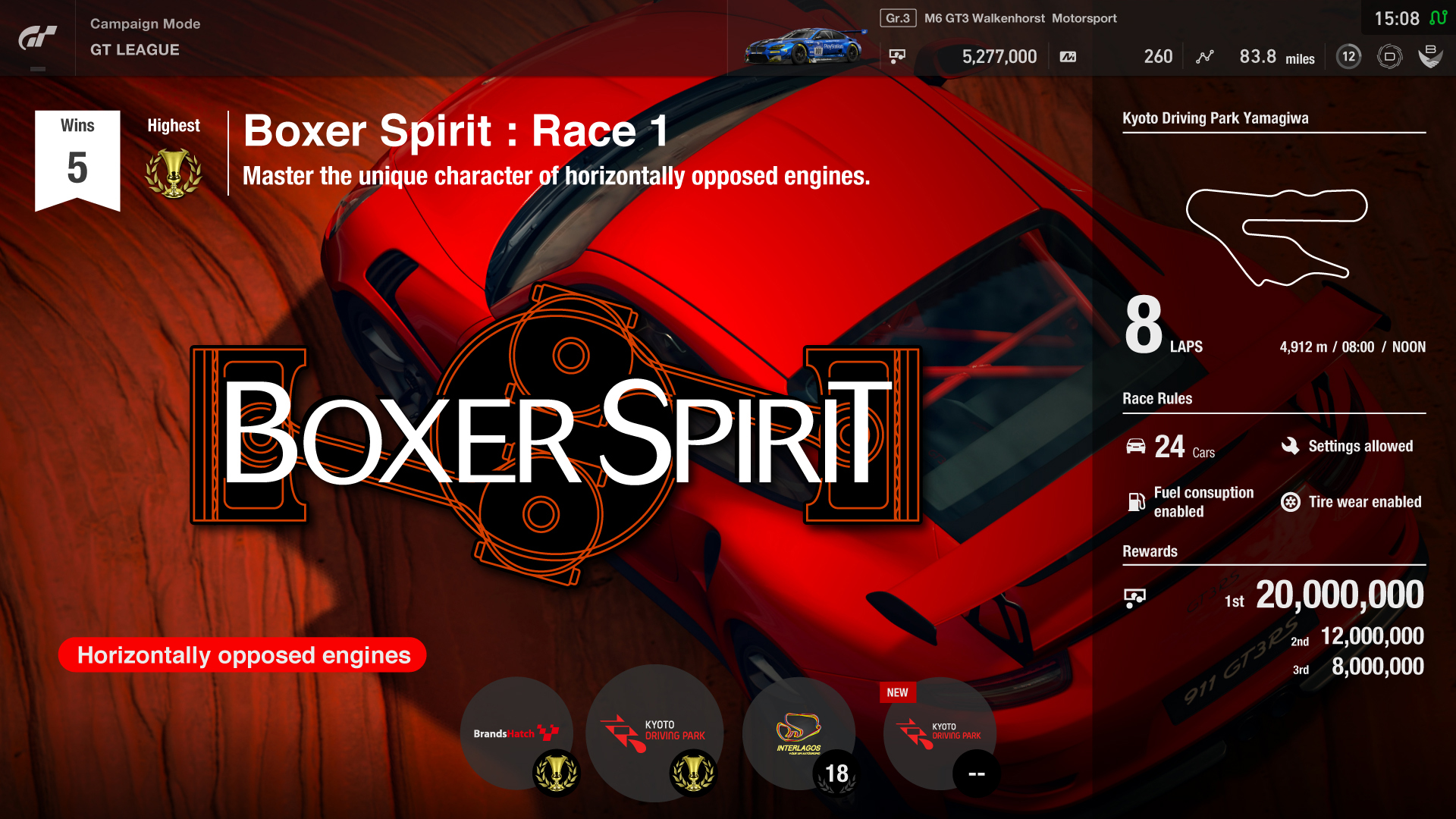Select the Brands Hatch race circle

coord(516,733)
